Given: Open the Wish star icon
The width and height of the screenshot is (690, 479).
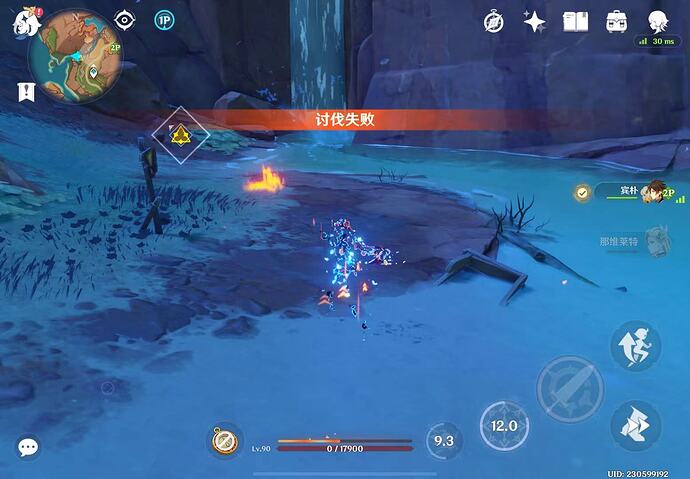Looking at the screenshot, I should point(535,21).
